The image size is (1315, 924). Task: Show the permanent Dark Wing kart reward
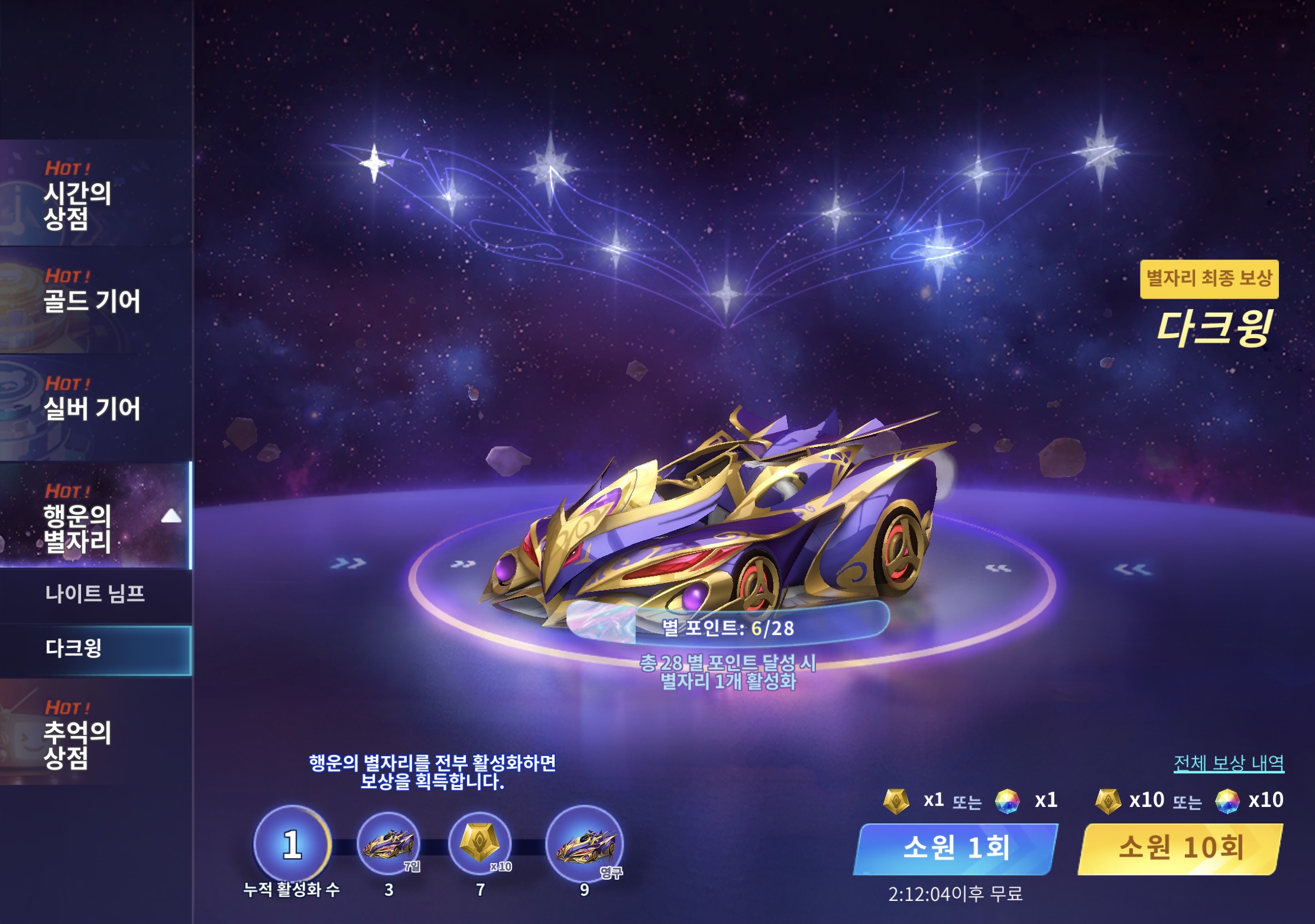[584, 844]
